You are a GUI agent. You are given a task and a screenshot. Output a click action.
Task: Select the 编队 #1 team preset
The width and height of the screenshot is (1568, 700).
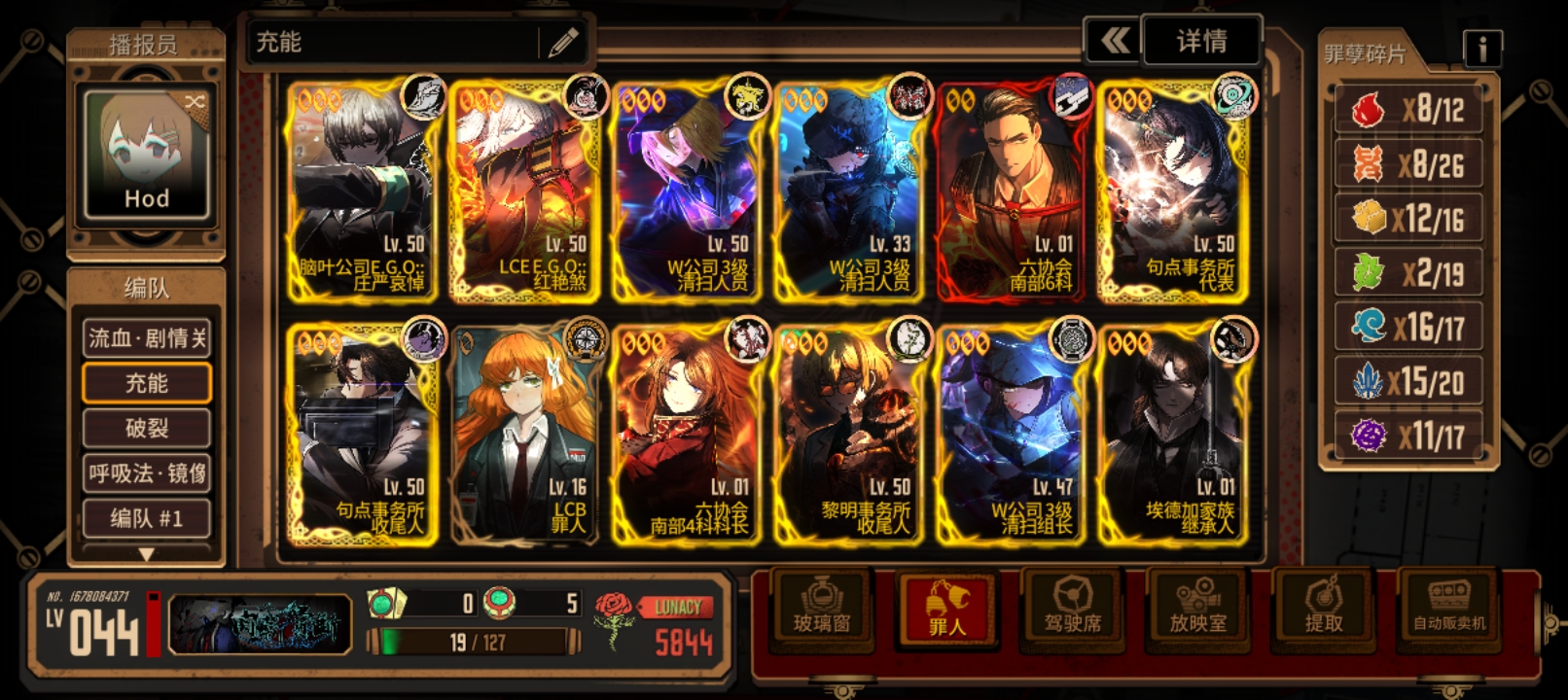[147, 518]
